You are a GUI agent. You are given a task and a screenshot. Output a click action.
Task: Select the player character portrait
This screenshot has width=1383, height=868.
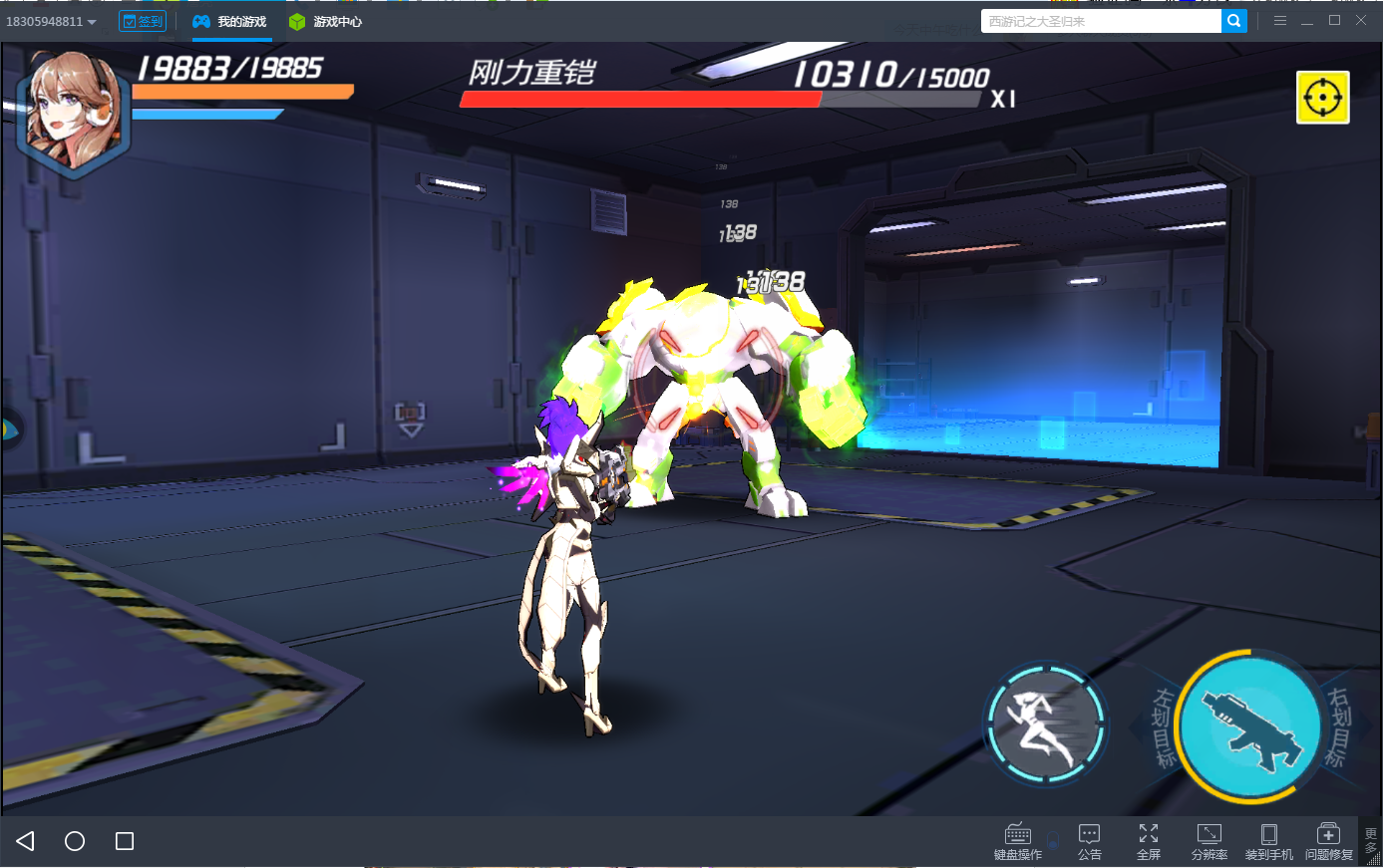[x=72, y=112]
